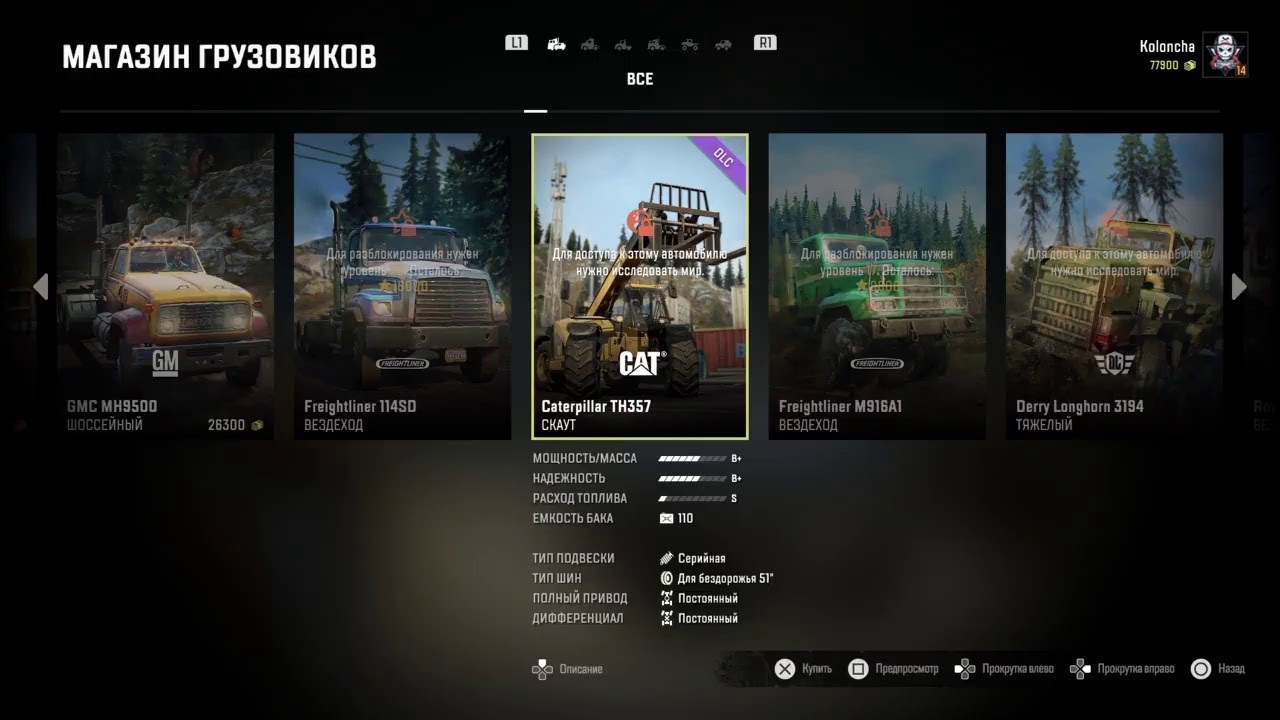Image resolution: width=1280 pixels, height=720 pixels.
Task: Choose the Freightliner 114SD truck card
Action: point(402,286)
